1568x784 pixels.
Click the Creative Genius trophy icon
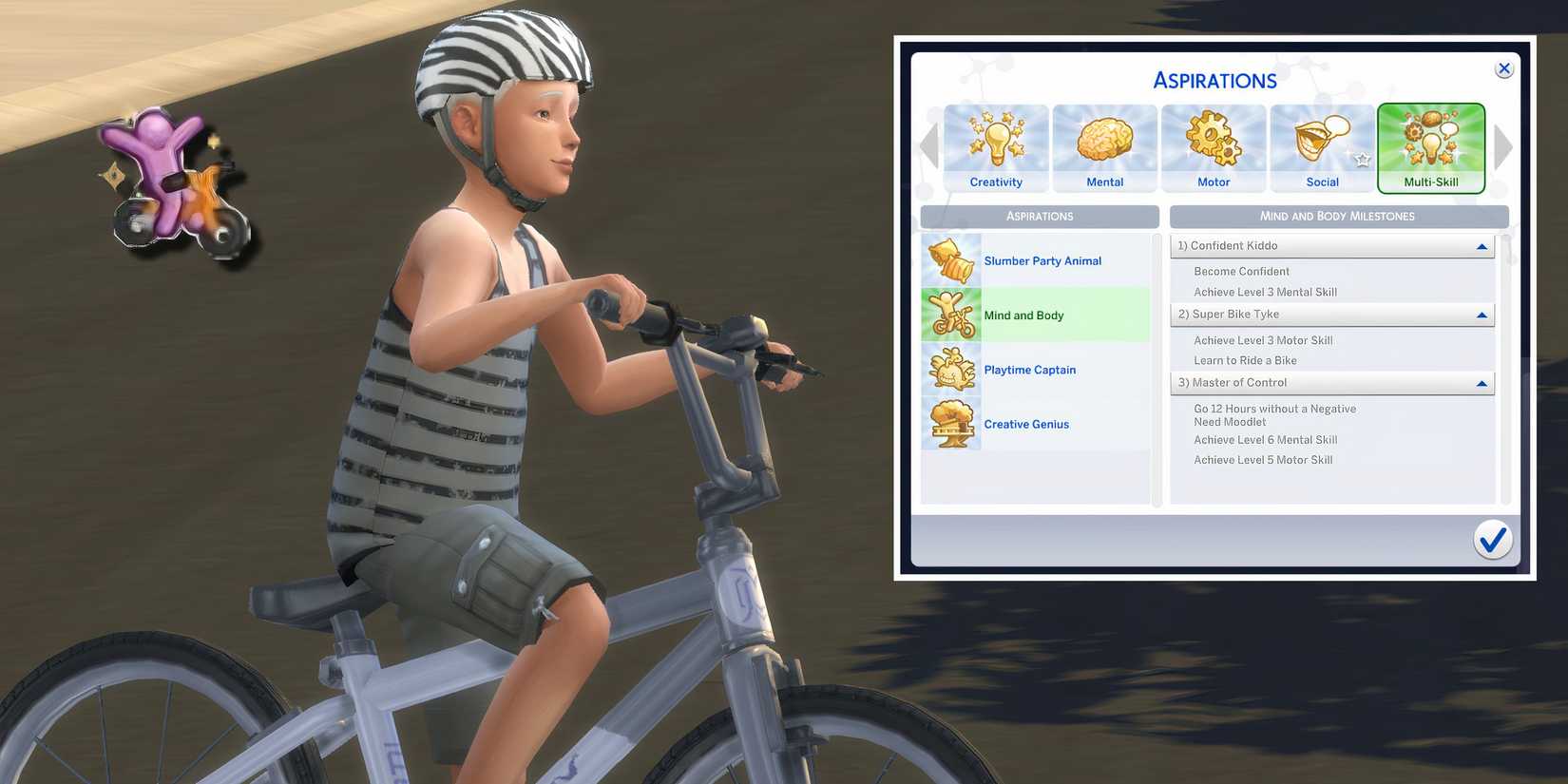(950, 424)
